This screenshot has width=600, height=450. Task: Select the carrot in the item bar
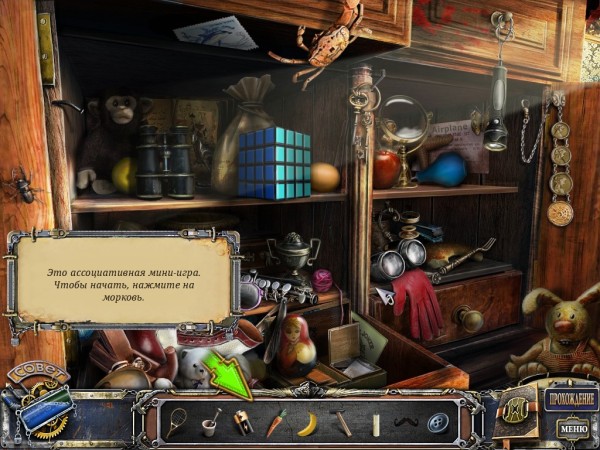click(x=276, y=423)
